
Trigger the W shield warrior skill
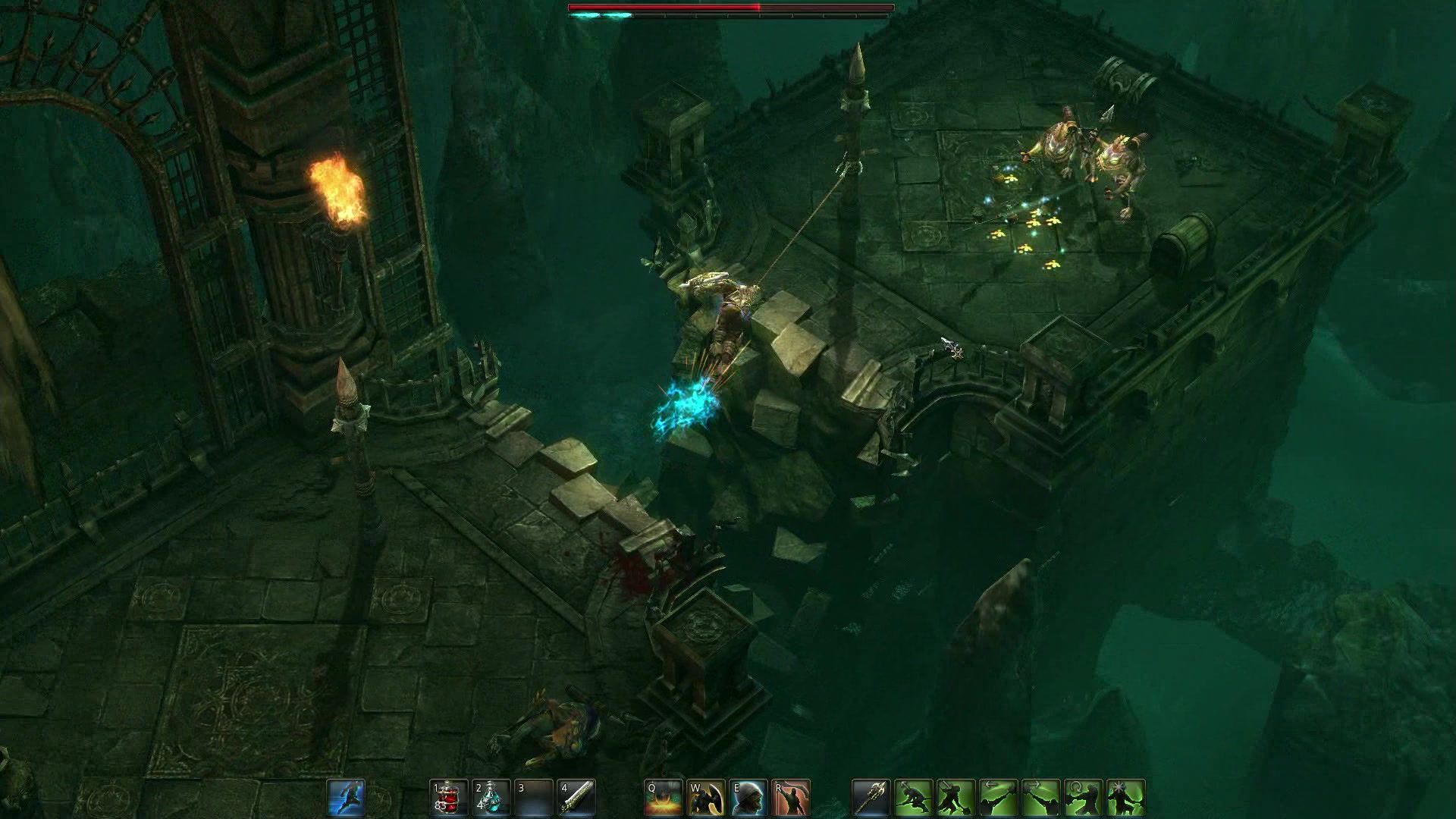(x=705, y=798)
